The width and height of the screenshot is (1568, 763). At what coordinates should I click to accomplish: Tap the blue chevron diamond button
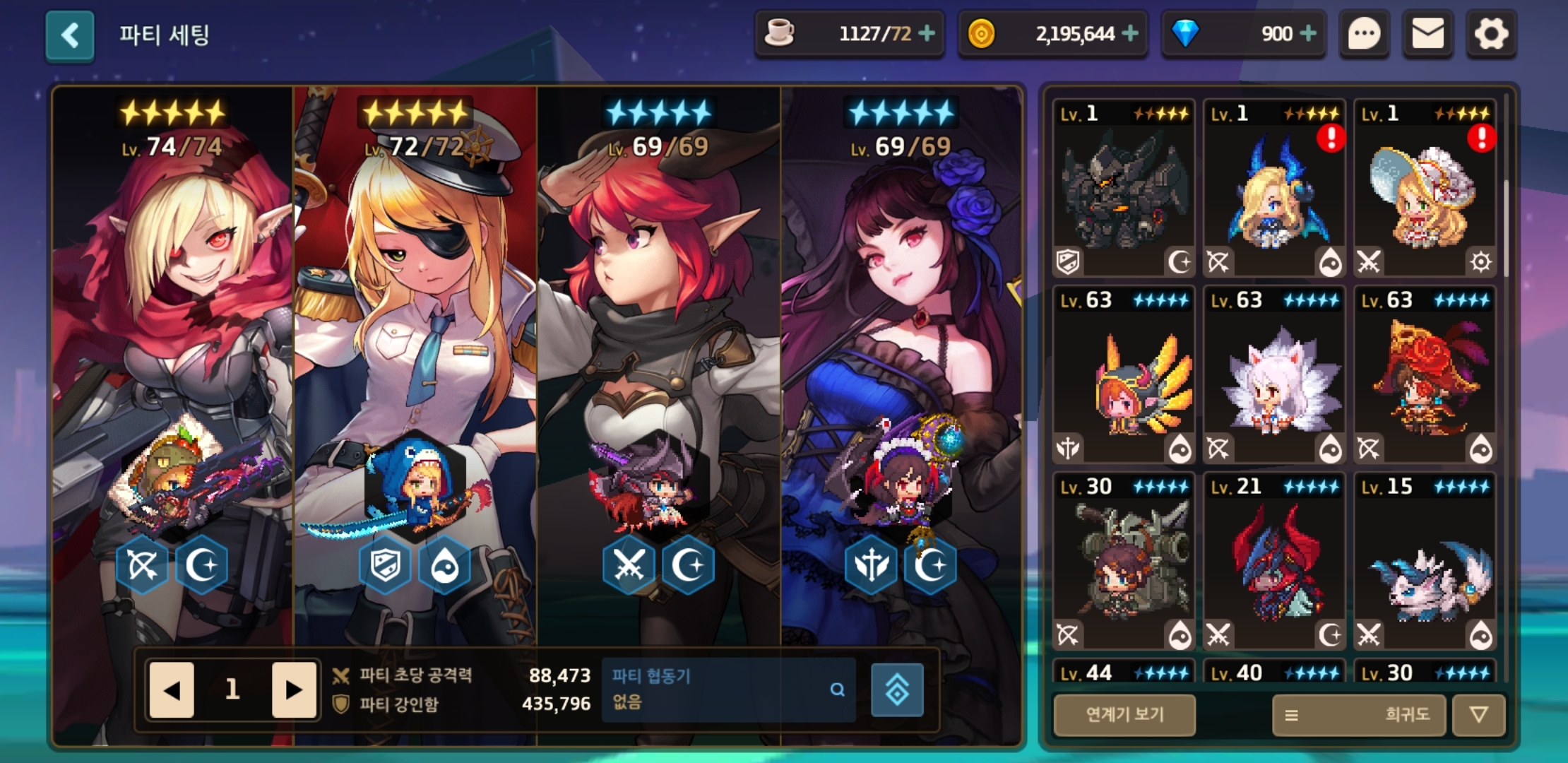point(897,690)
